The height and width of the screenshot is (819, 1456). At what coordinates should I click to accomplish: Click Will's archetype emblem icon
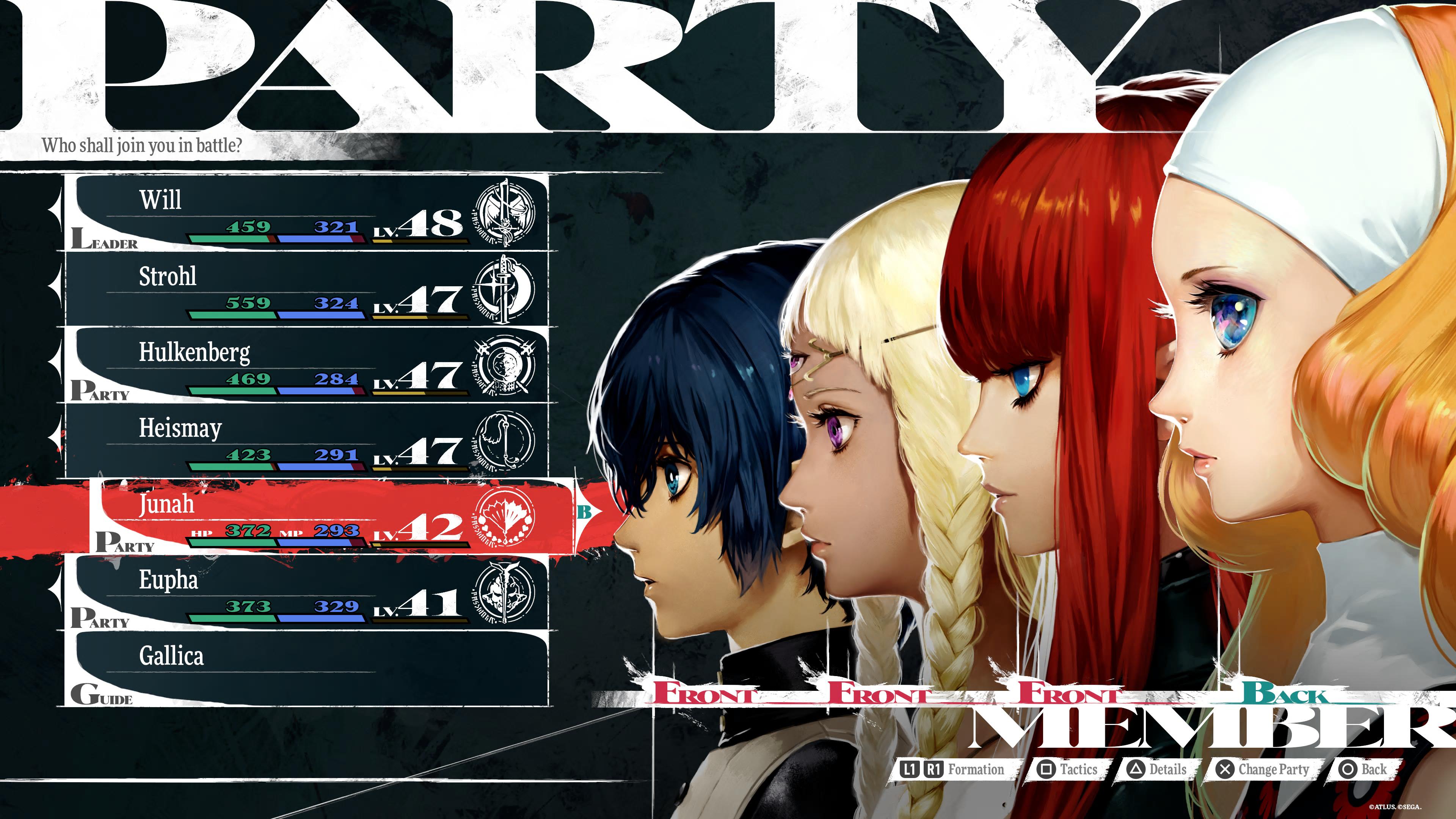[504, 213]
